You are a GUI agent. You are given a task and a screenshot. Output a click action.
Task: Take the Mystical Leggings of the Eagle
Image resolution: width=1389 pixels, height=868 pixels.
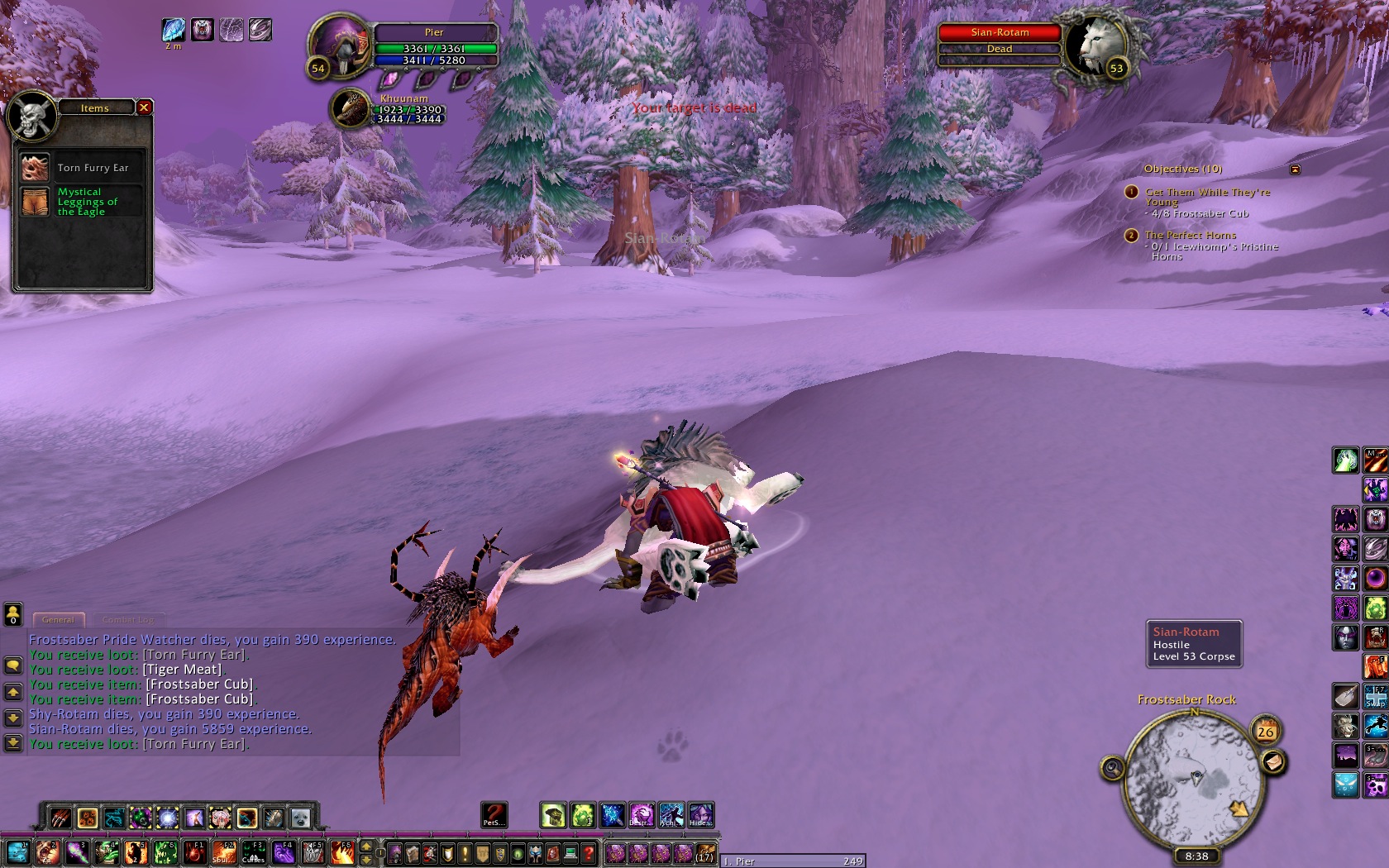(x=36, y=202)
